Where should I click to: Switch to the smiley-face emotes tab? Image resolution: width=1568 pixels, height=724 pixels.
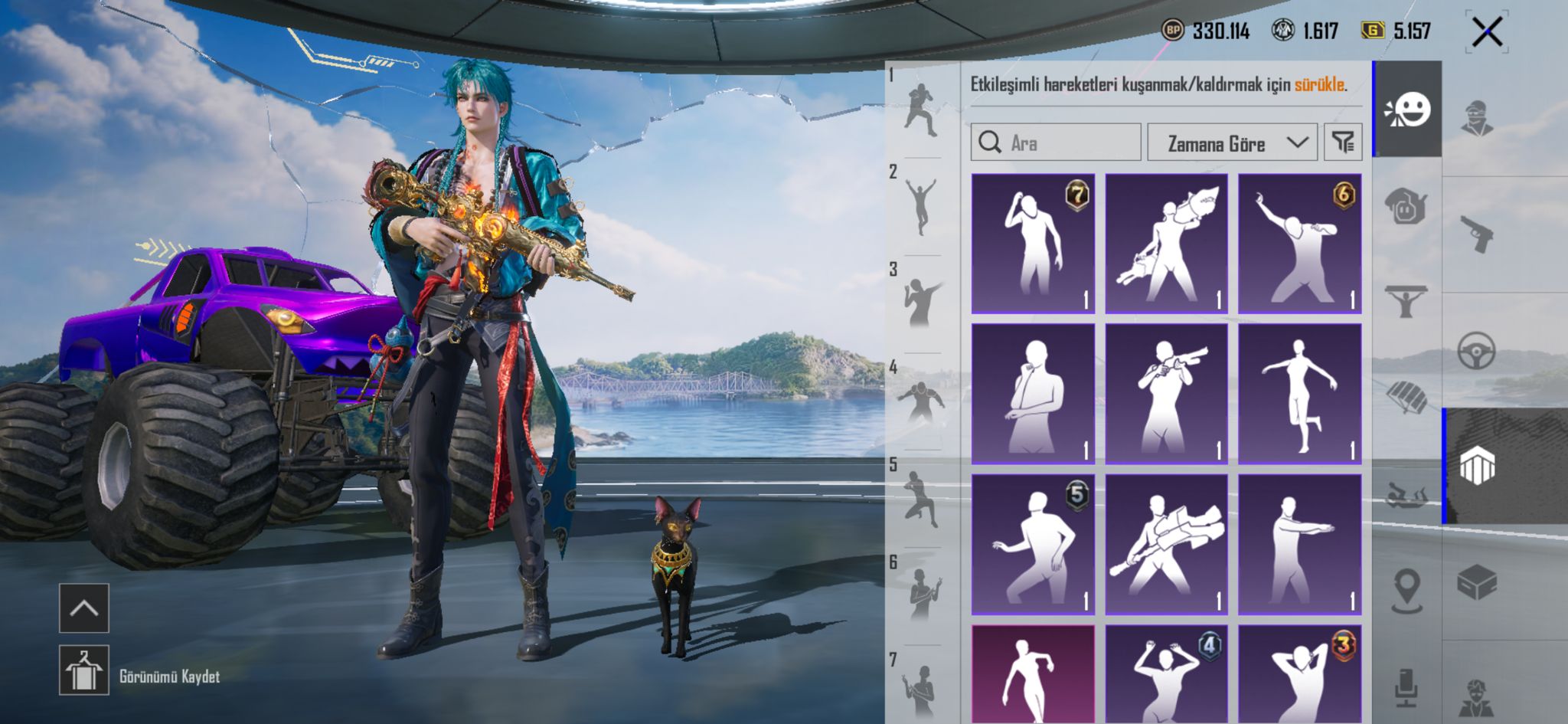[1408, 110]
